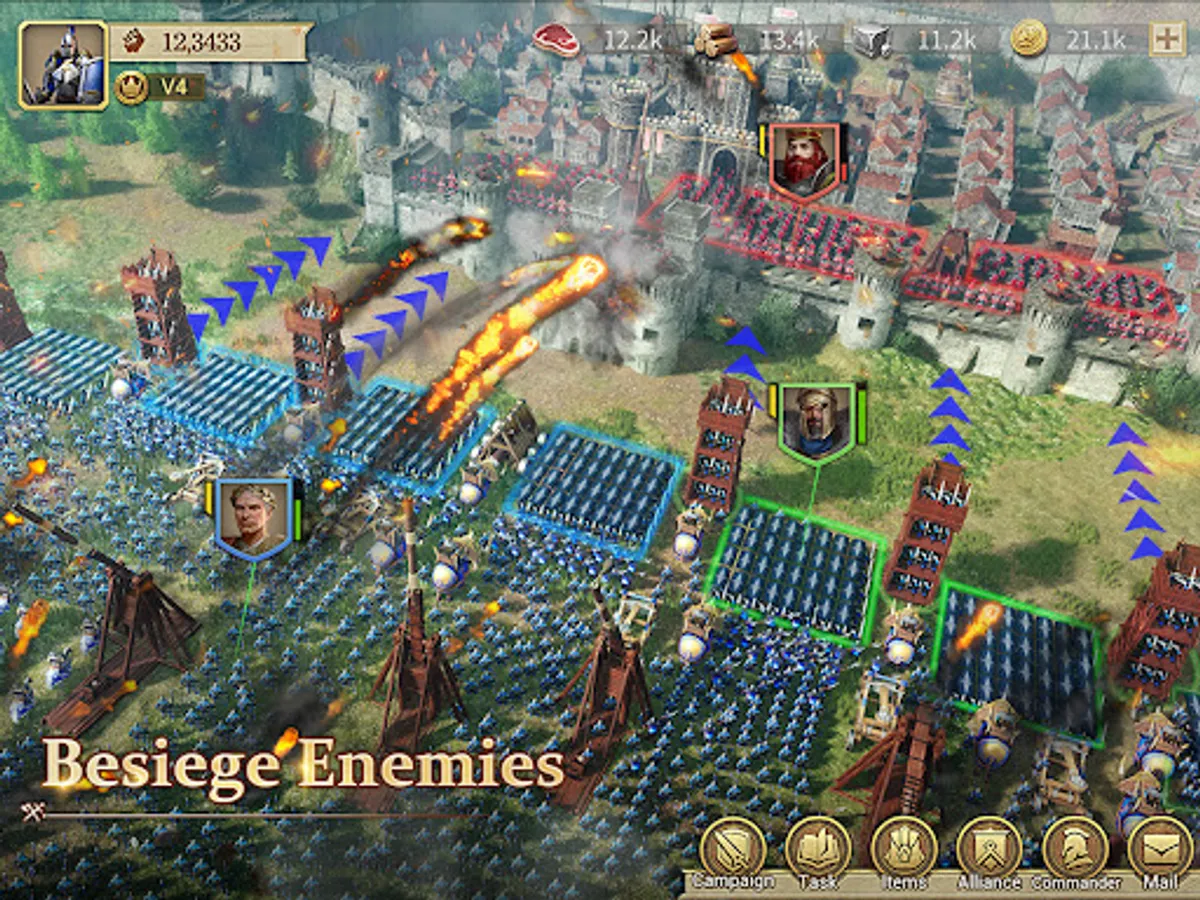Open the Commander screen
1200x900 pixels.
[x=1075, y=850]
